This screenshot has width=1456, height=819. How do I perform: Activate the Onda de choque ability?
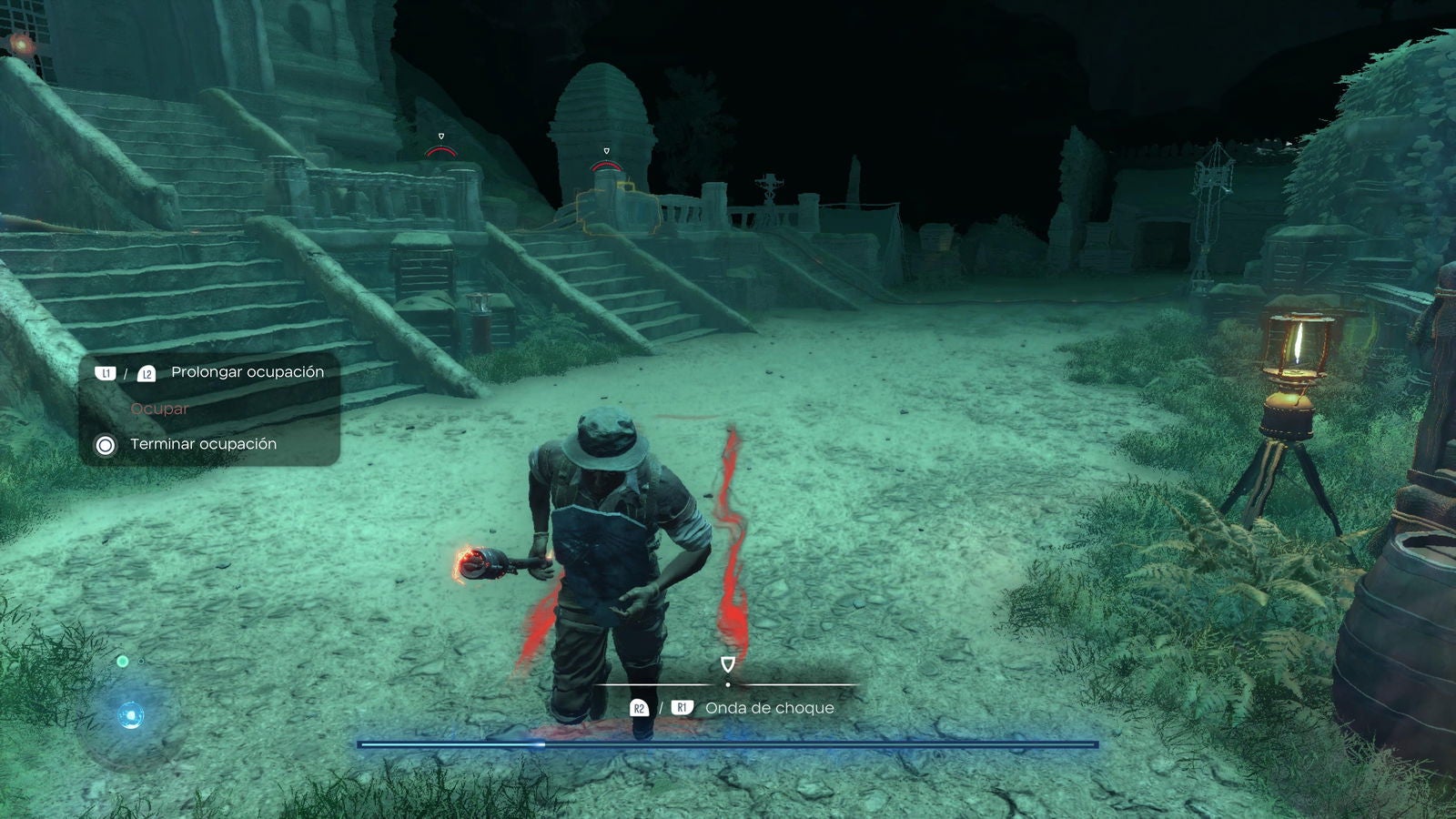click(769, 708)
